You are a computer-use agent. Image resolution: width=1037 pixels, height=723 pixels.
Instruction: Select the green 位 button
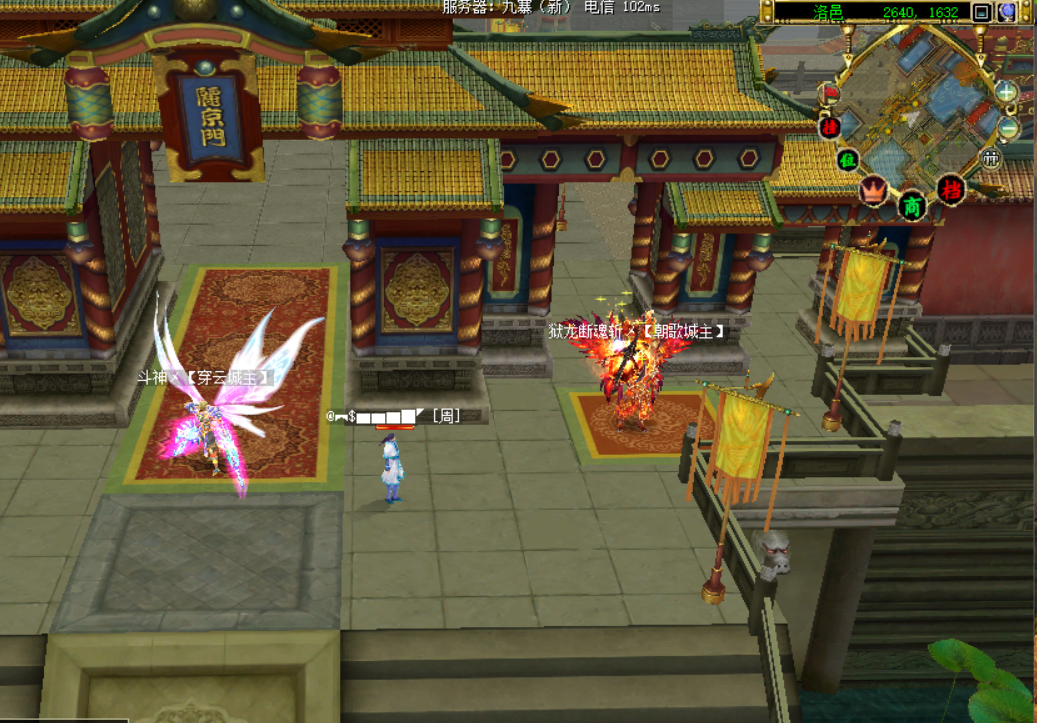coord(848,159)
